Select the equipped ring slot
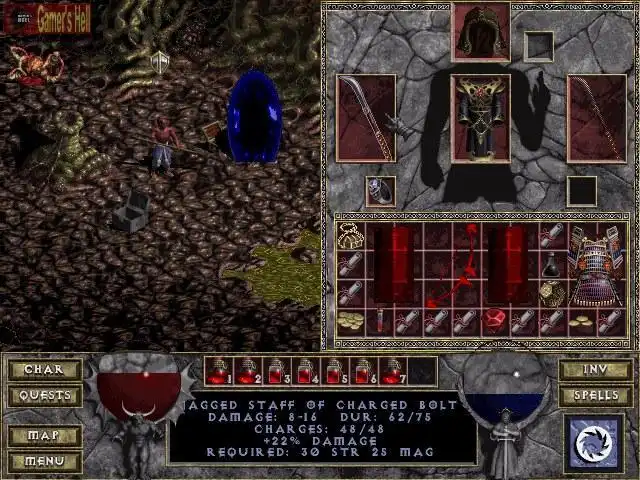This screenshot has width=640, height=480. click(380, 190)
